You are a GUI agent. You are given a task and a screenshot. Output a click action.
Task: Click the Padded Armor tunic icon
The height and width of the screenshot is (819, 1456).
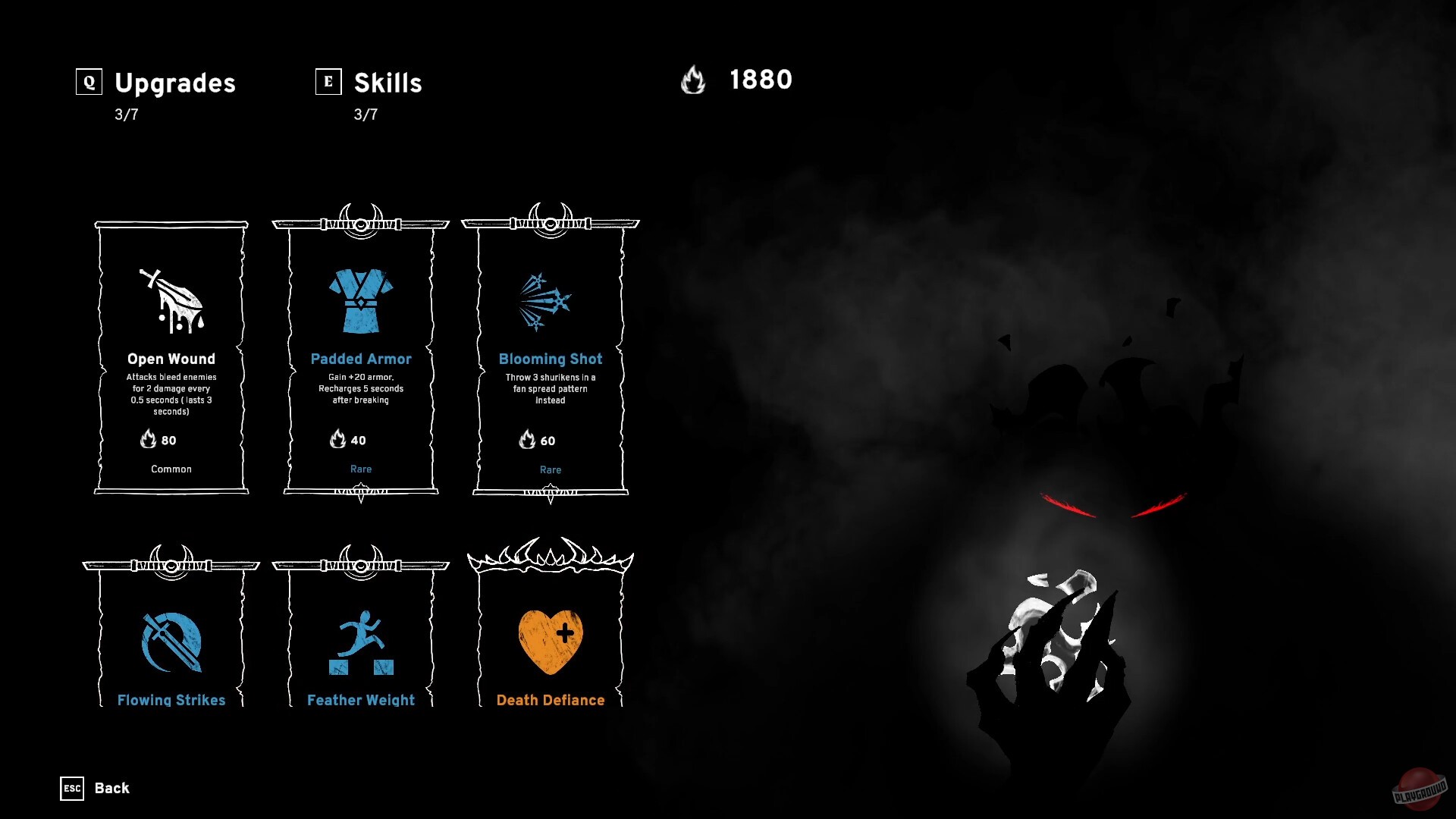coord(361,300)
